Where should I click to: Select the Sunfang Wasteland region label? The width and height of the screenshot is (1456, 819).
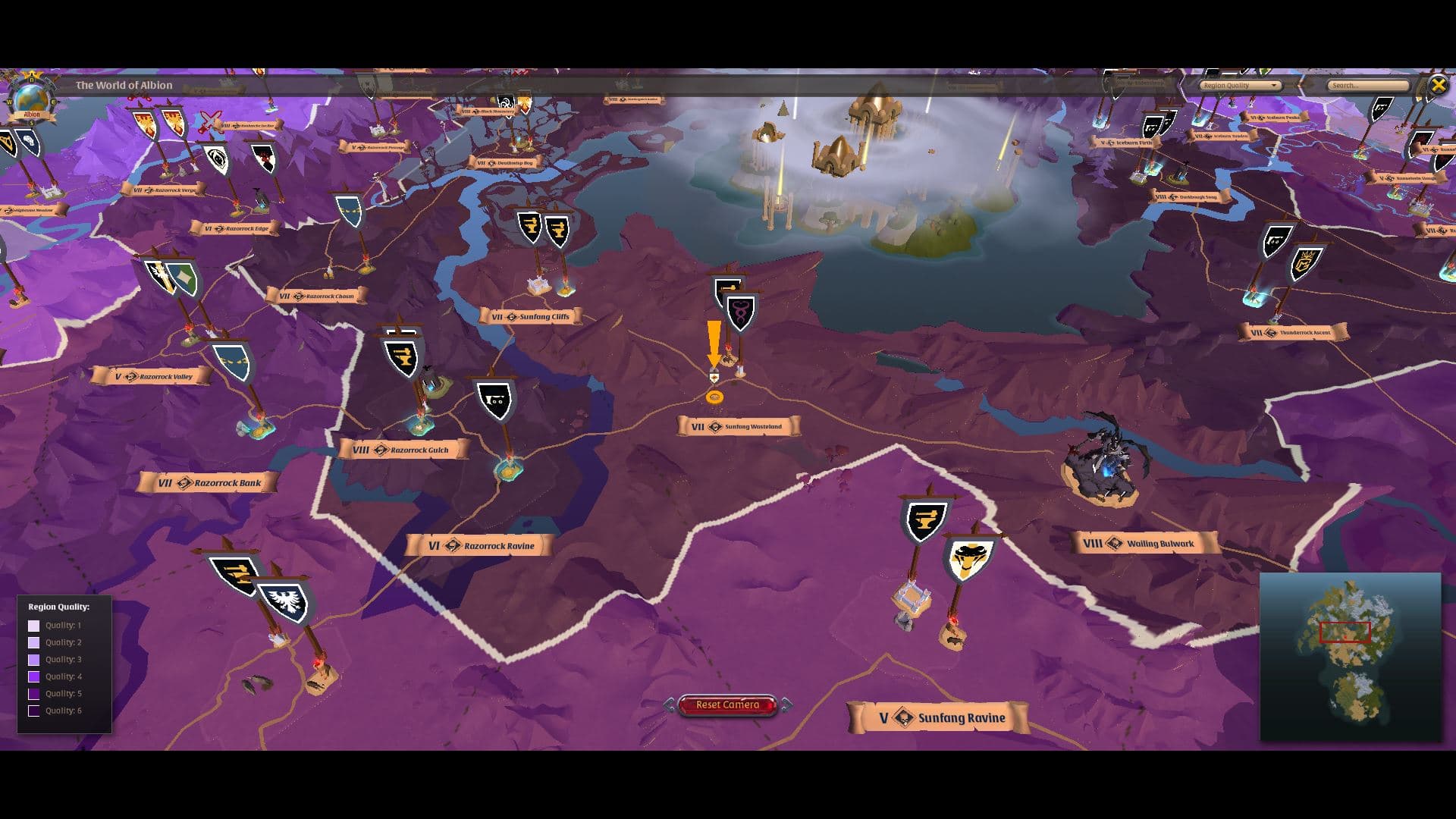(739, 427)
